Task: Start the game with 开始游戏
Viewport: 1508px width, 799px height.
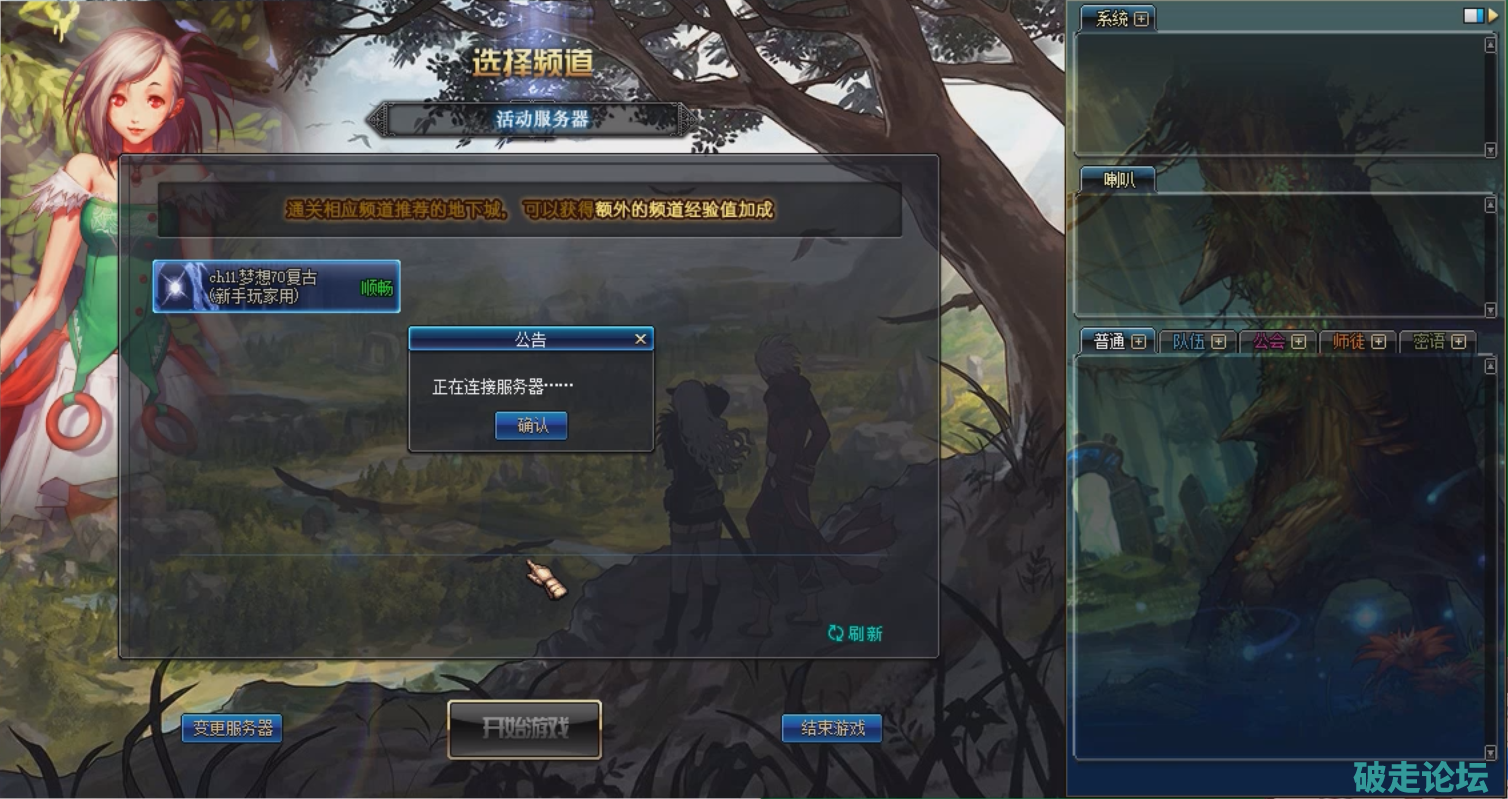Action: [524, 728]
